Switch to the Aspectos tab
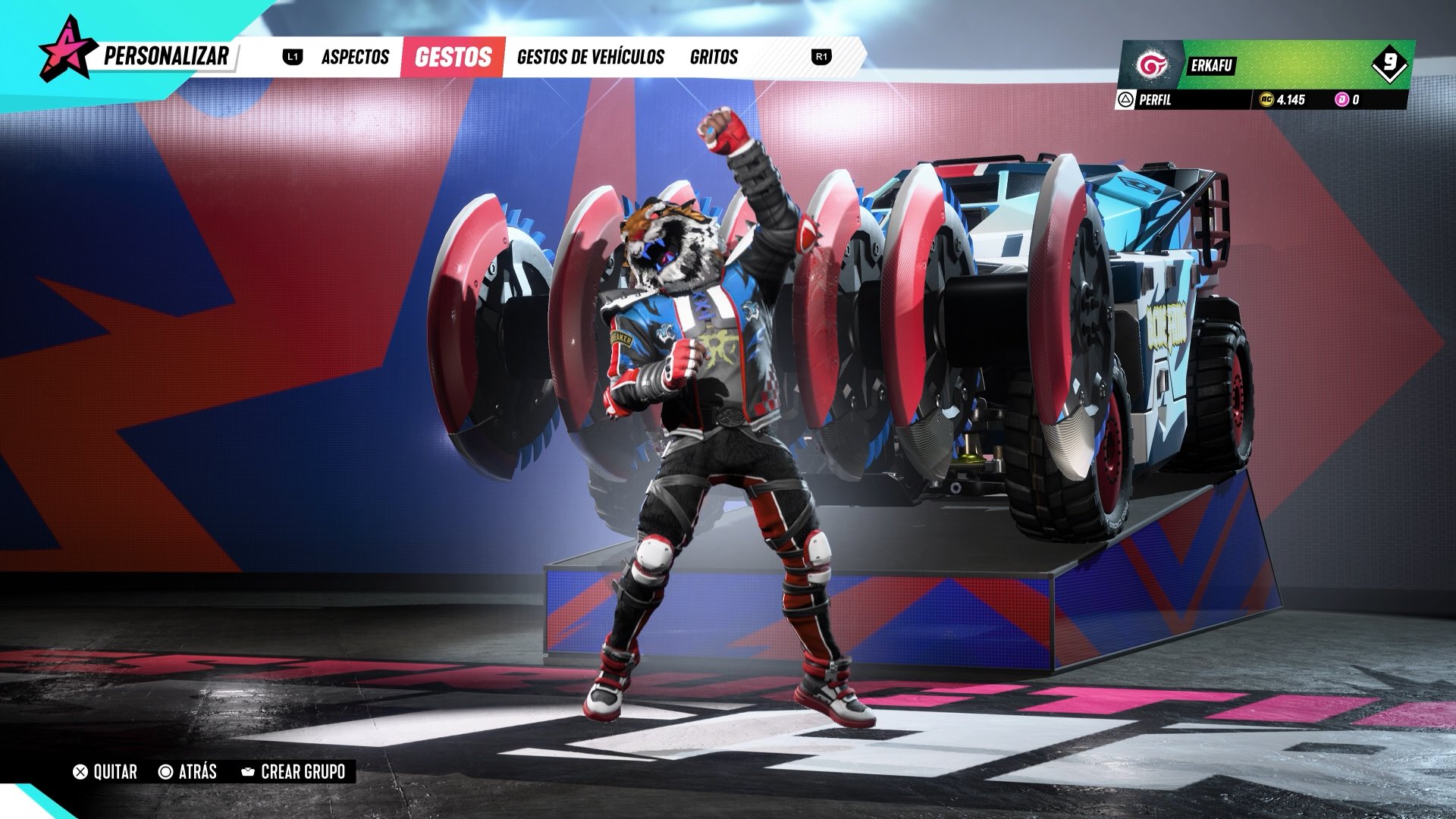The height and width of the screenshot is (819, 1456). point(355,57)
